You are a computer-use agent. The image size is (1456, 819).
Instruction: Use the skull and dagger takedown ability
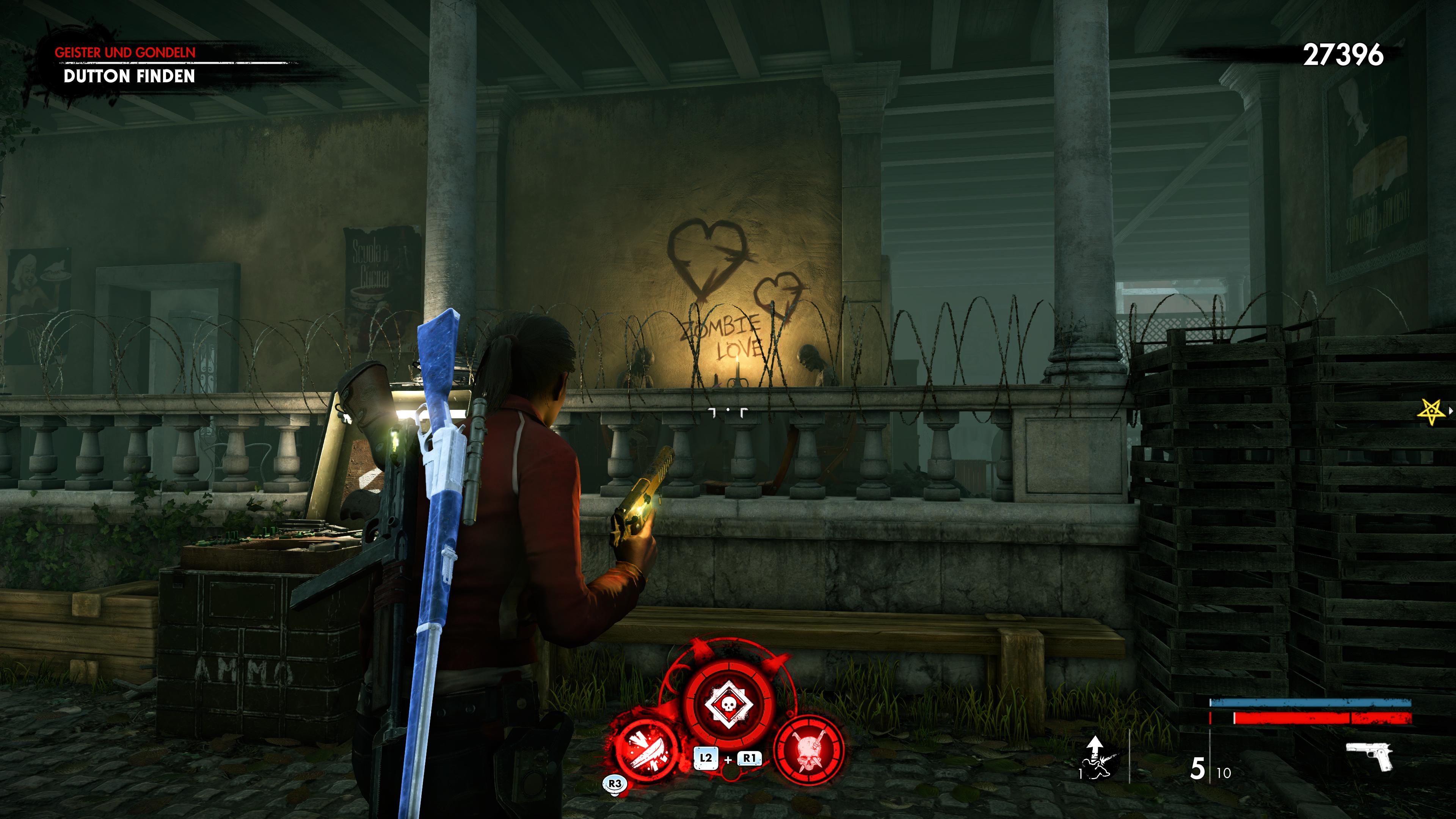[x=809, y=750]
